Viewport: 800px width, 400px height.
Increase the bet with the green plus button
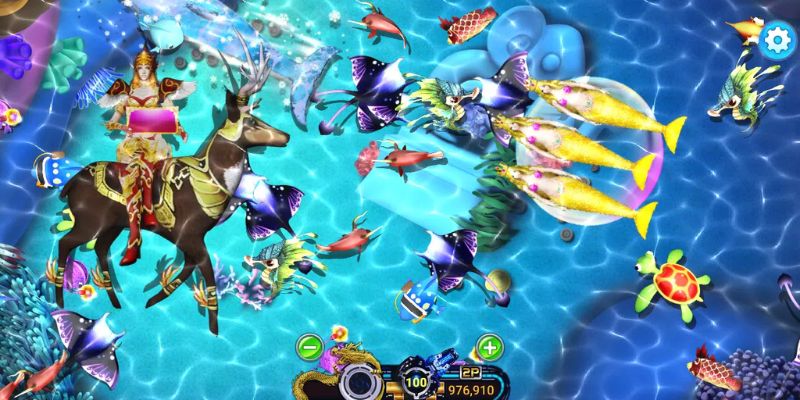(489, 348)
